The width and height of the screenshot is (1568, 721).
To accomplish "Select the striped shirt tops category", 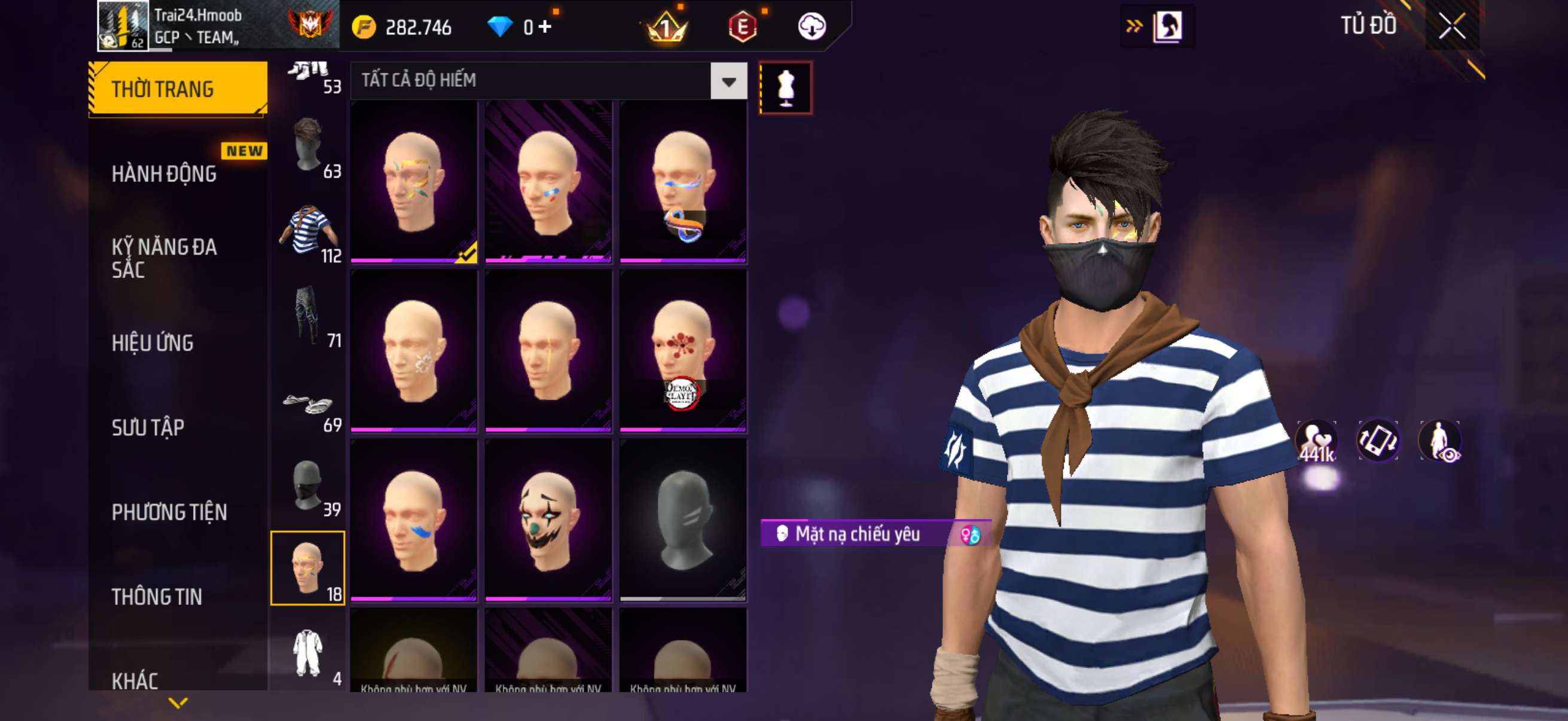I will pos(308,233).
